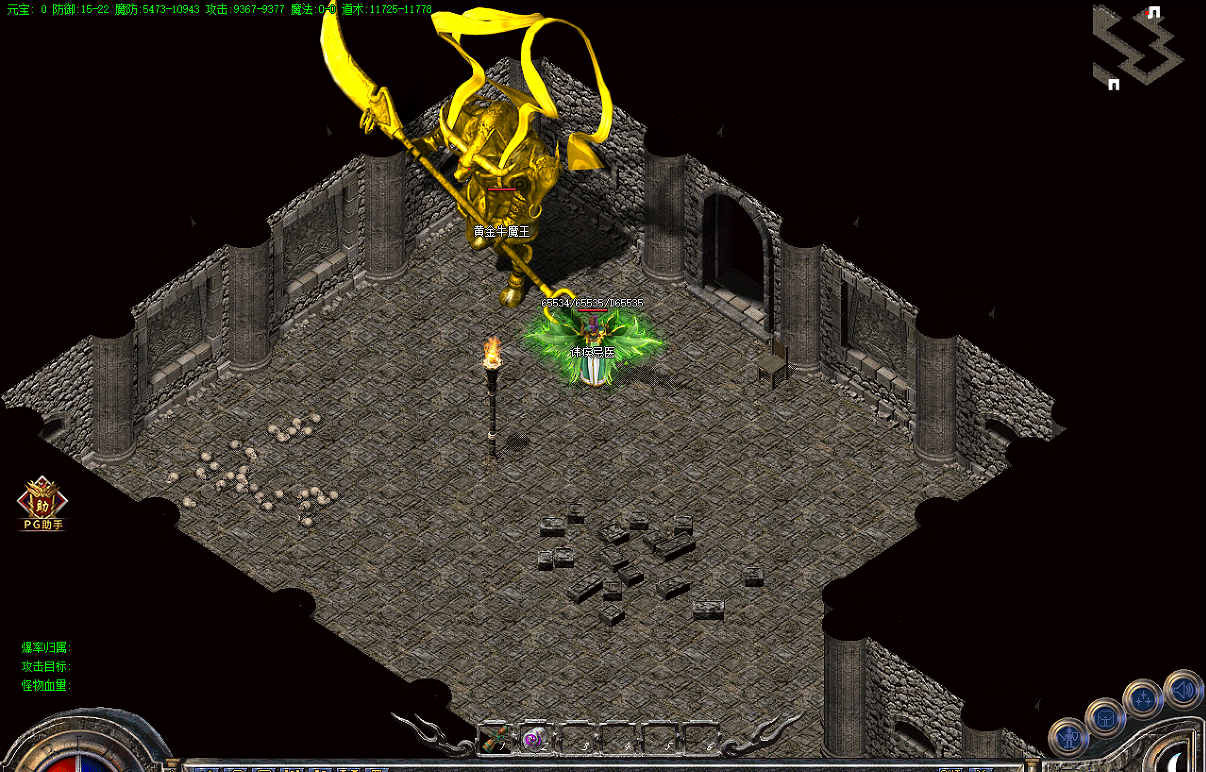Use the purple swirl item in slot 2
Viewport: 1206px width, 772px height.
click(534, 739)
